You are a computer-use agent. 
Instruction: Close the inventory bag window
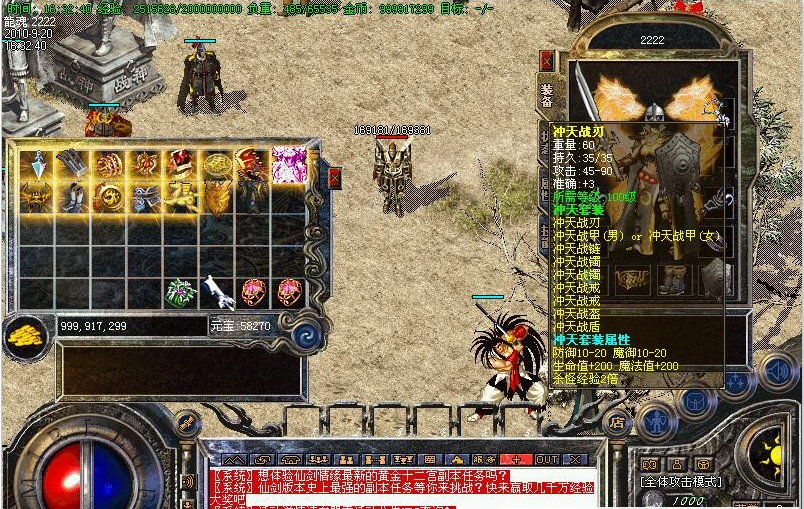tap(334, 178)
